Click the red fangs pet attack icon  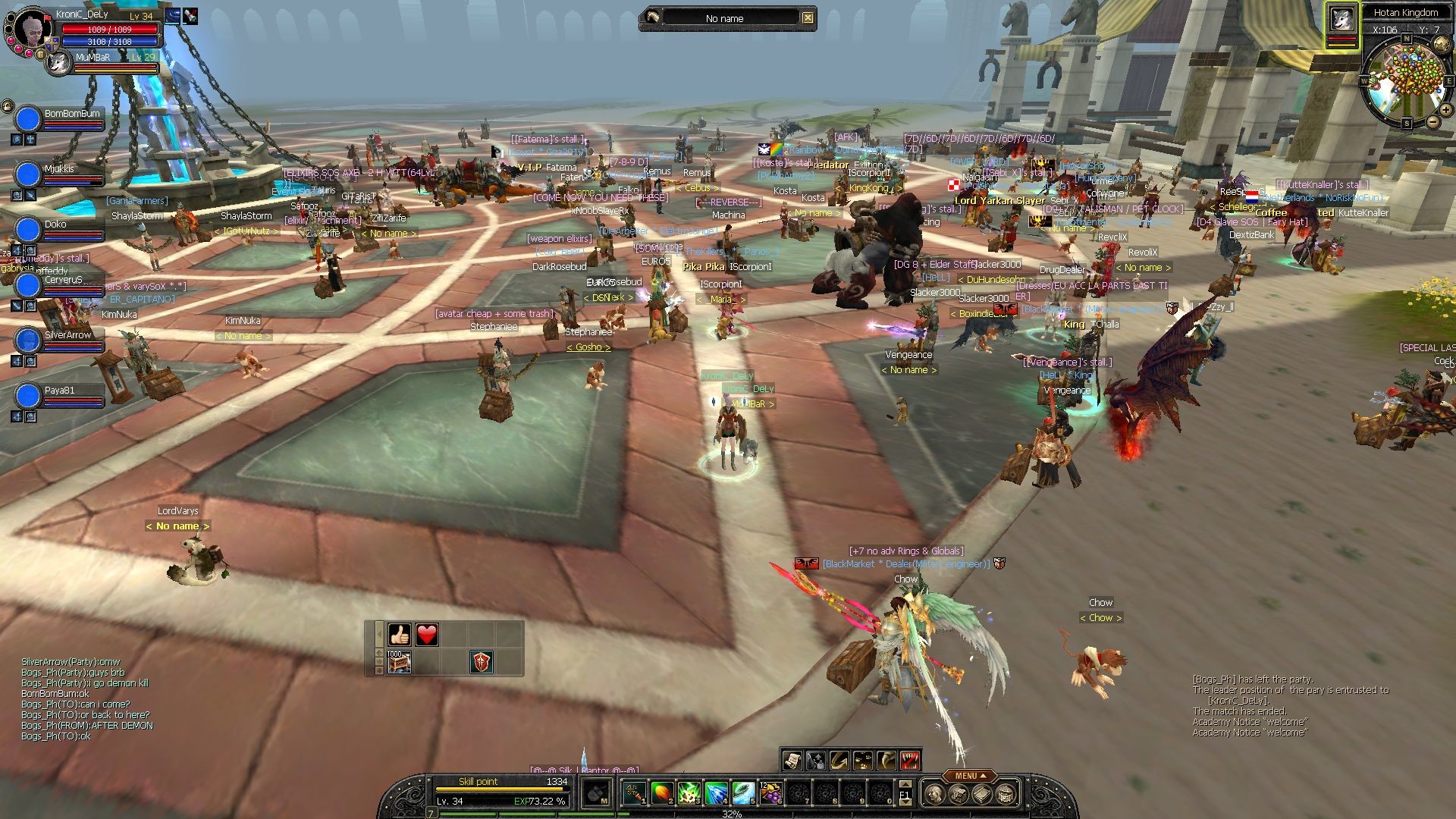coord(910,760)
